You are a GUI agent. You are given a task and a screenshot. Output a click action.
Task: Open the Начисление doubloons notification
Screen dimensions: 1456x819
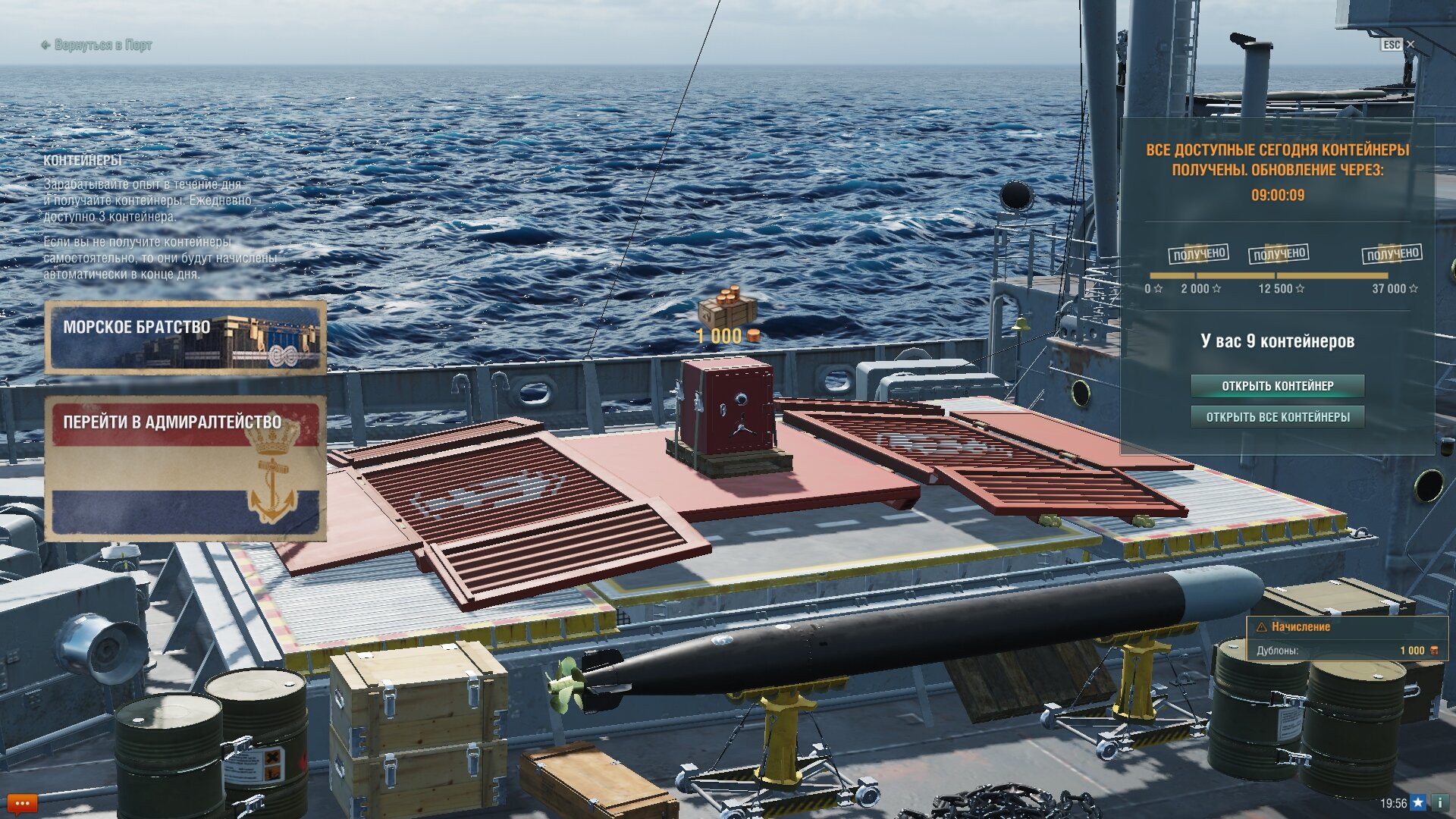click(x=1347, y=639)
